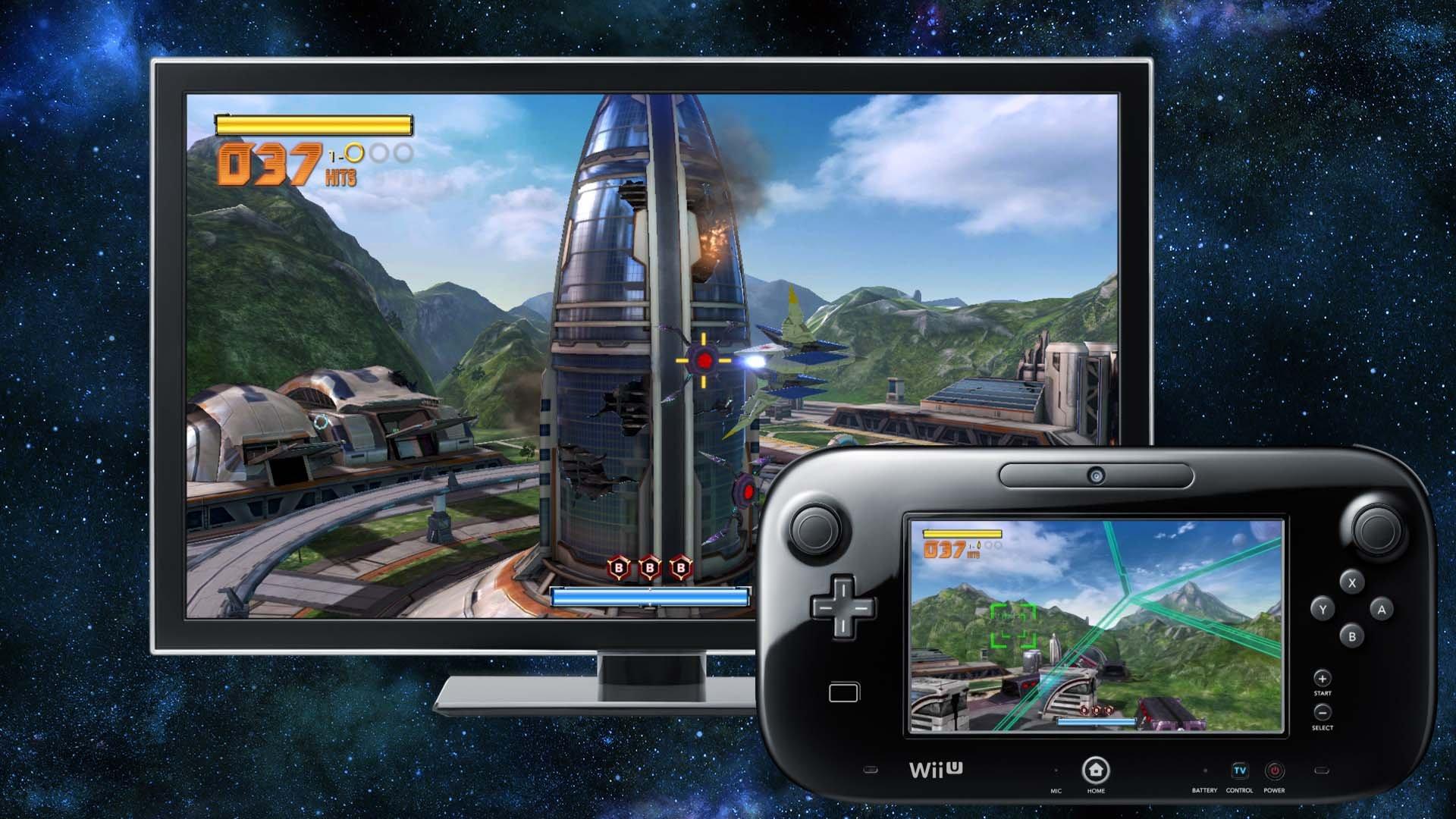This screenshot has width=1456, height=819.
Task: Click the TV CONTROL icon on the GamePad
Action: (x=1240, y=770)
